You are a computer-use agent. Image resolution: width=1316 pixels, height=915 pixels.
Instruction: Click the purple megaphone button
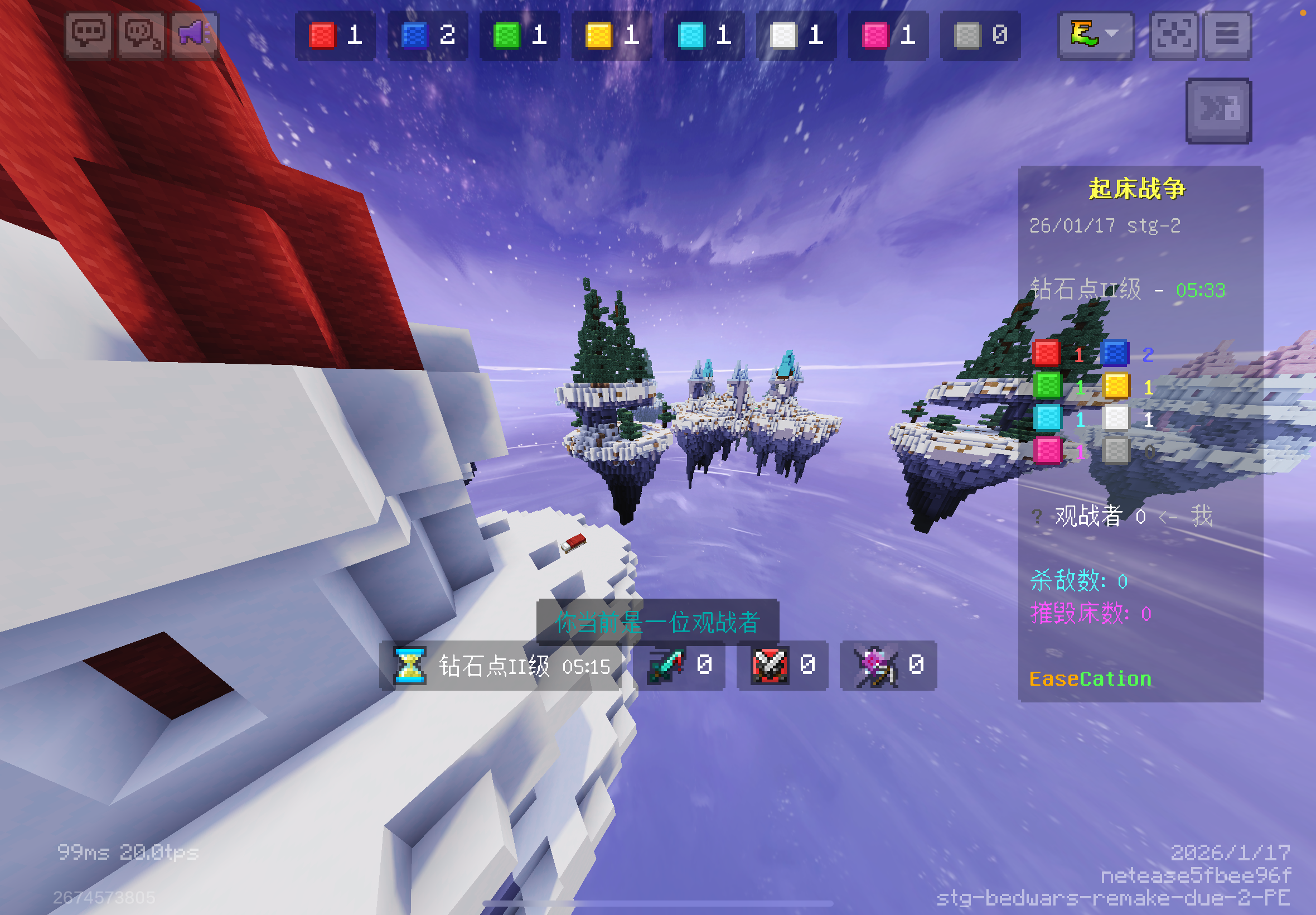pyautogui.click(x=194, y=35)
